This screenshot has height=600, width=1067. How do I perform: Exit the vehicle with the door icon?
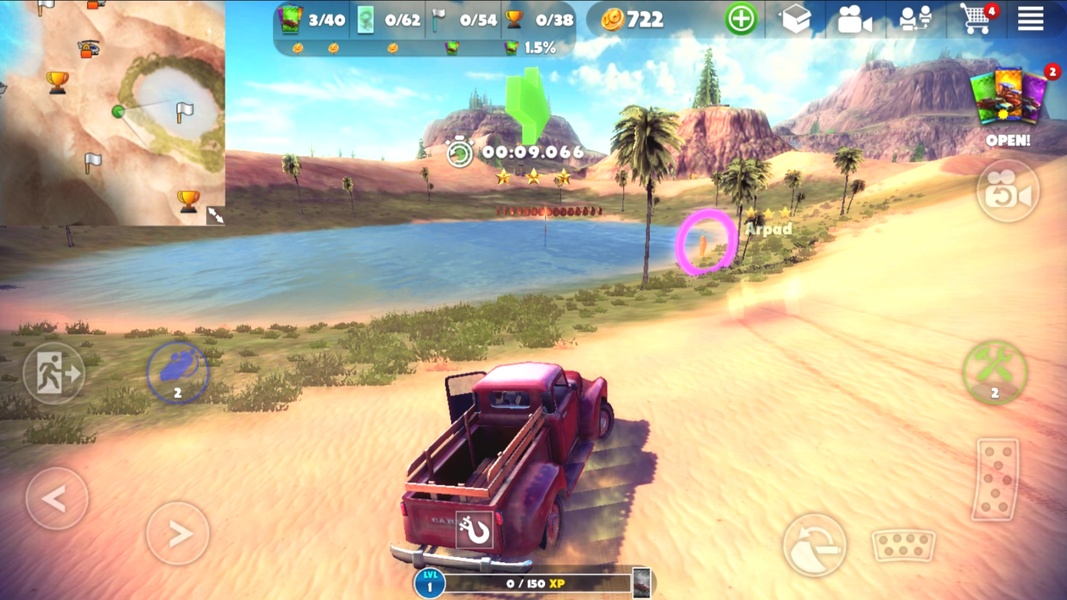[x=54, y=374]
